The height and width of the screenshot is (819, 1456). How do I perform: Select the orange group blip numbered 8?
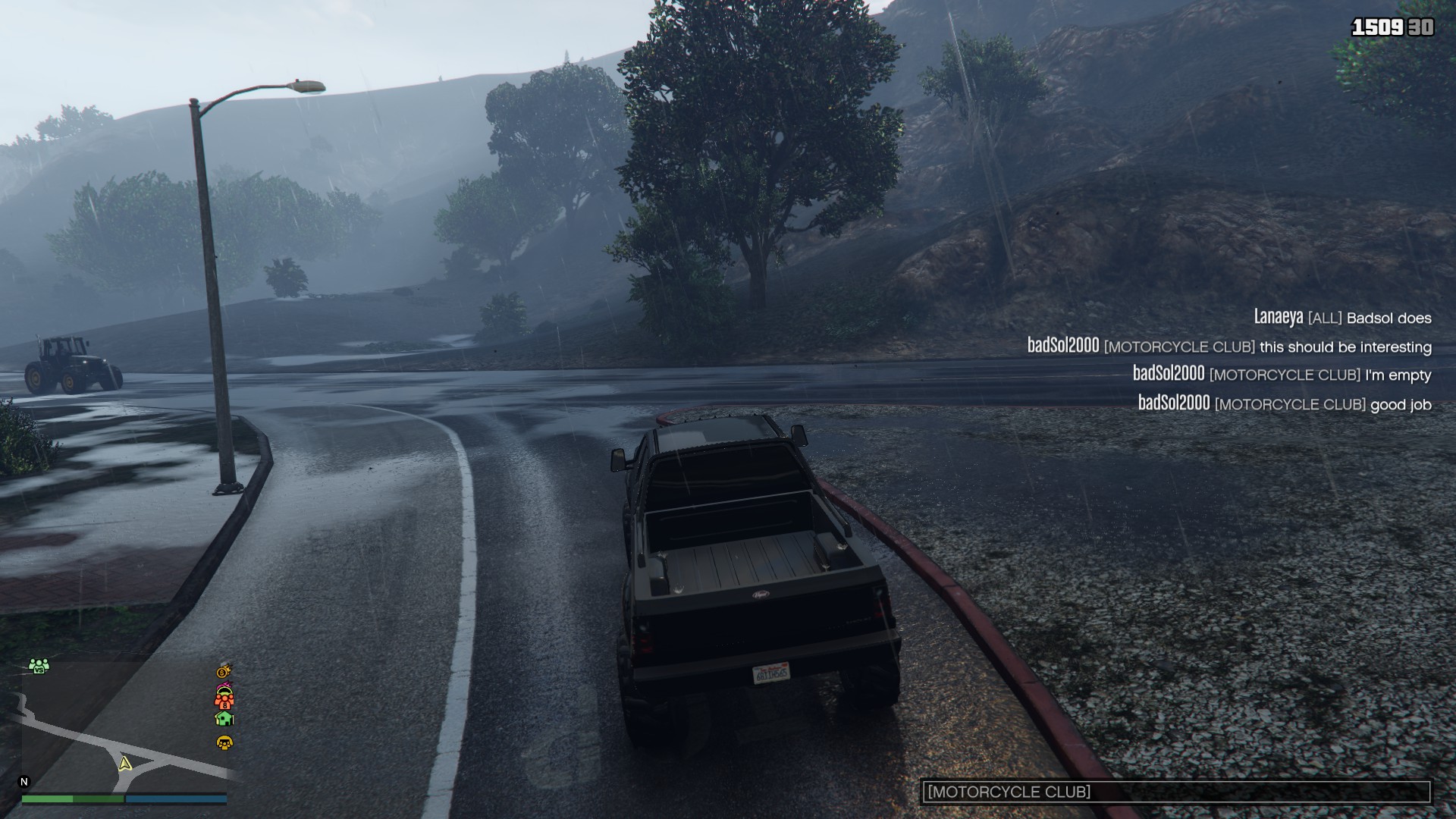click(224, 699)
